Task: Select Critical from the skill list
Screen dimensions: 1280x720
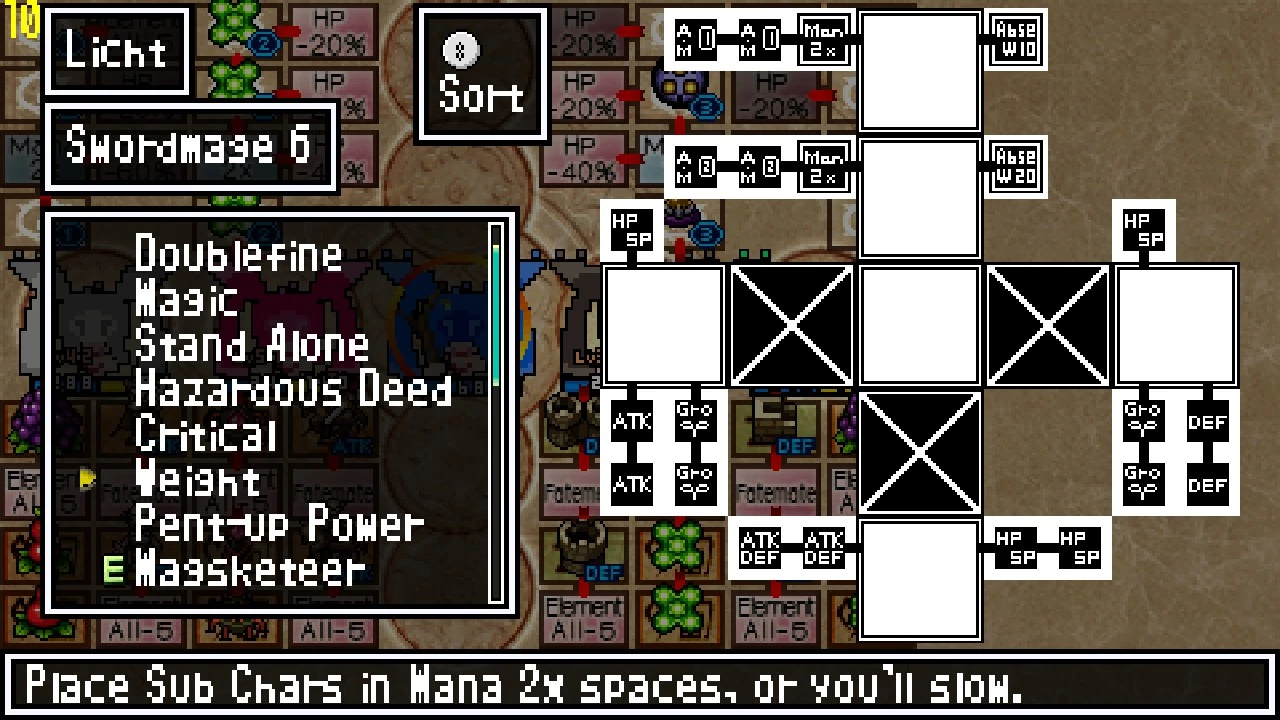Action: coord(205,435)
